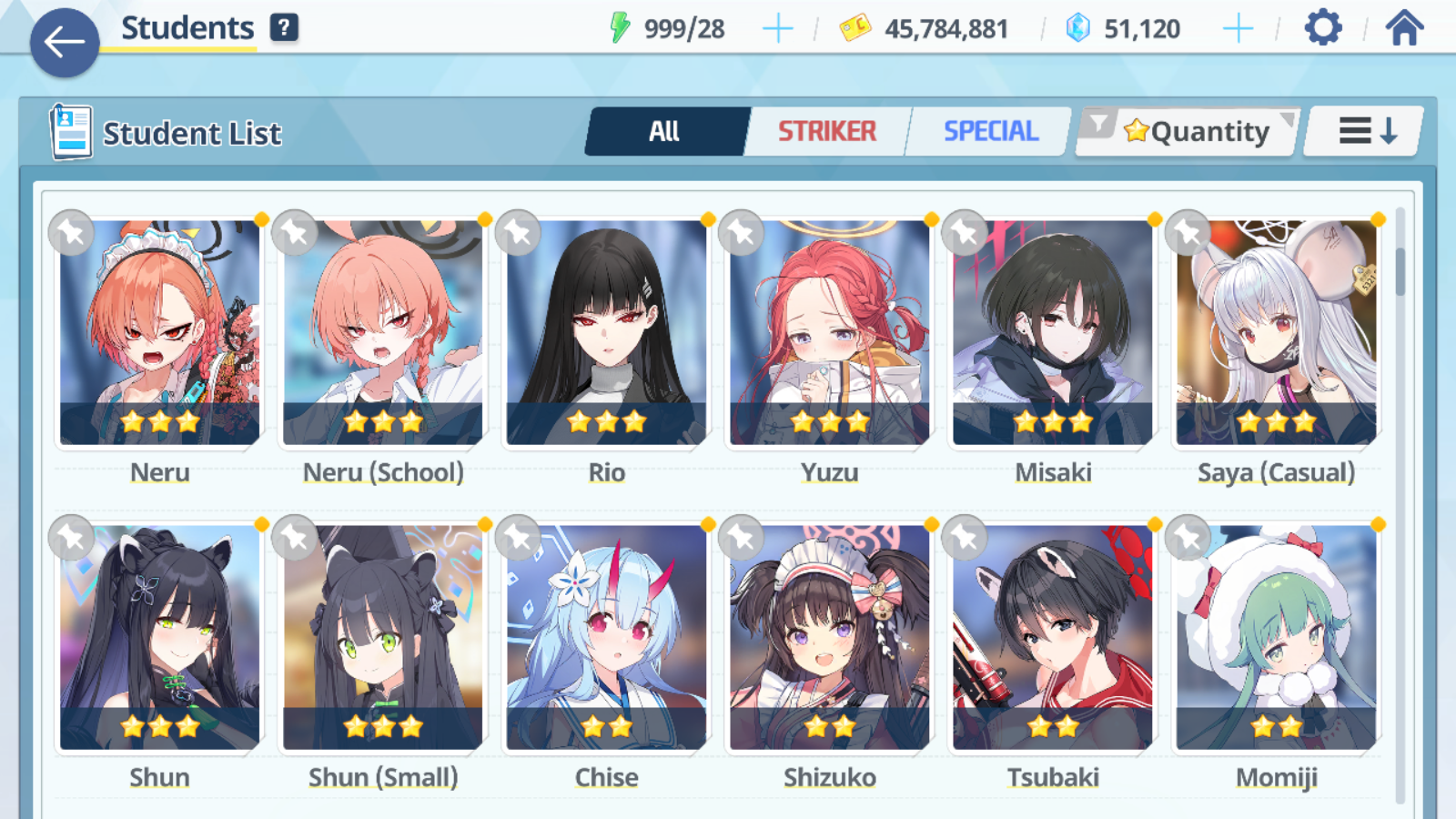Open the settings gear

[x=1322, y=28]
